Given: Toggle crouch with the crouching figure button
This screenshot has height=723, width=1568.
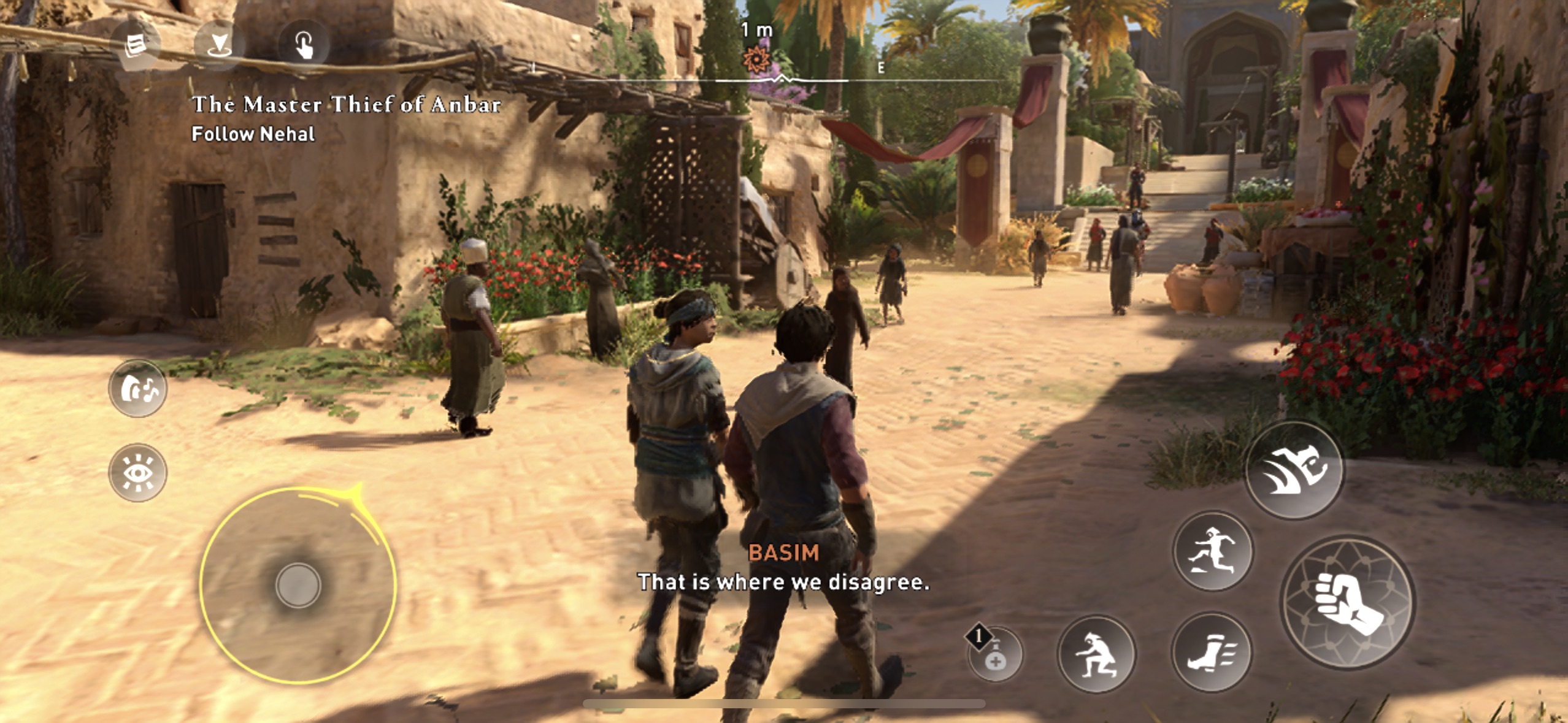Looking at the screenshot, I should (x=1096, y=654).
